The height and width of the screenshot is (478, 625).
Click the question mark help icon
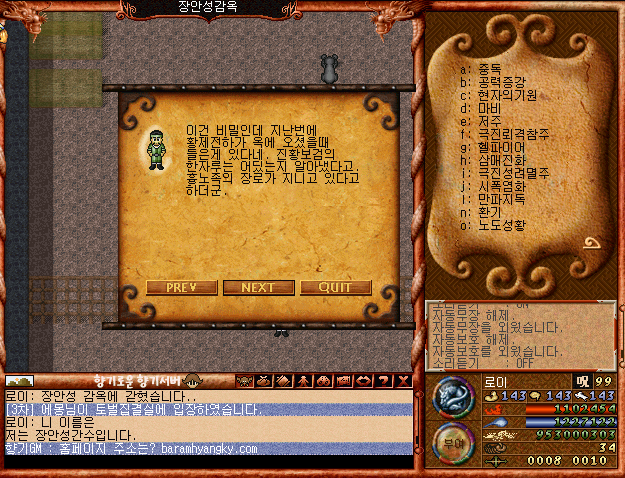pos(383,381)
